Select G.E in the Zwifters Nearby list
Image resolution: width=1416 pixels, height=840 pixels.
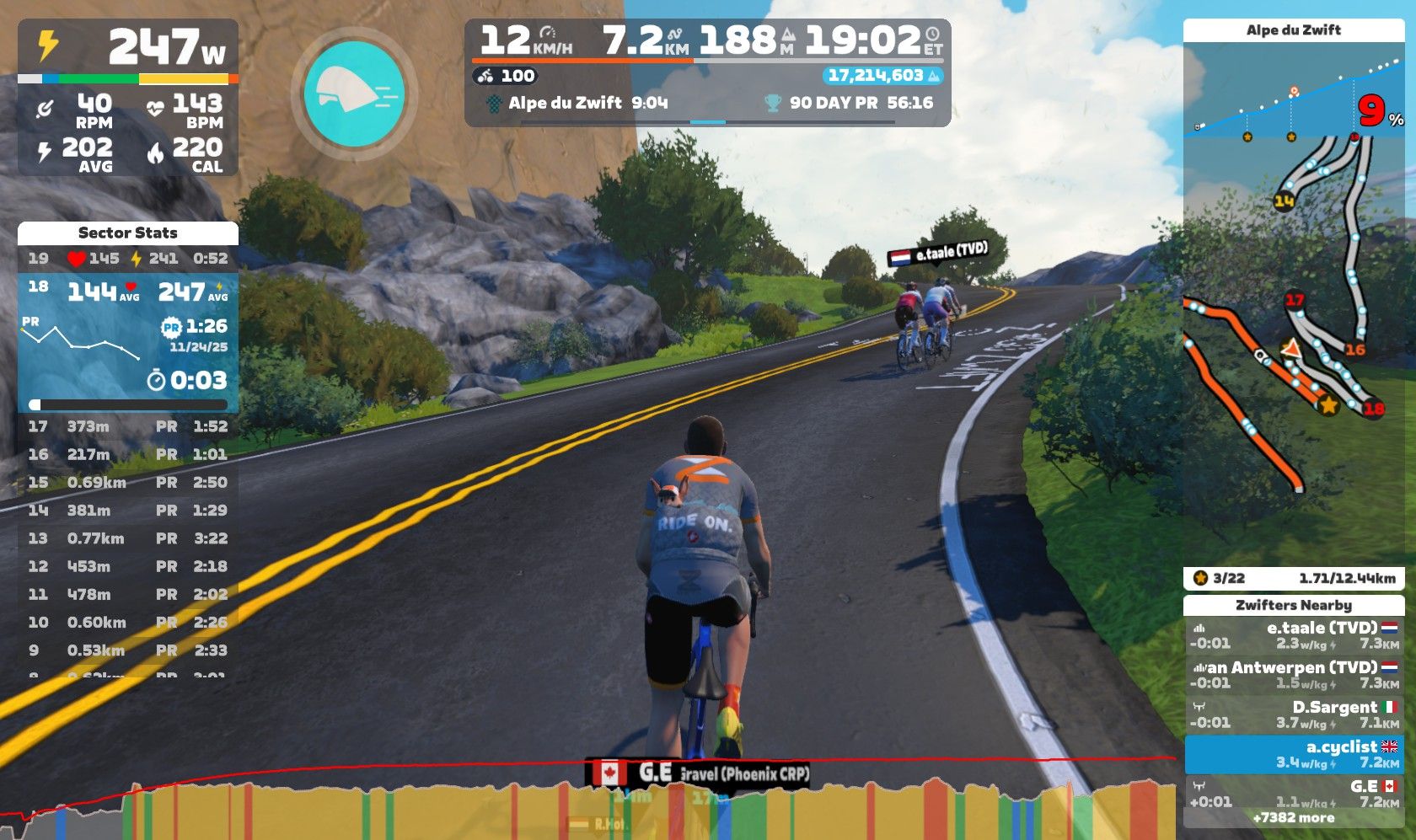pos(1294,793)
